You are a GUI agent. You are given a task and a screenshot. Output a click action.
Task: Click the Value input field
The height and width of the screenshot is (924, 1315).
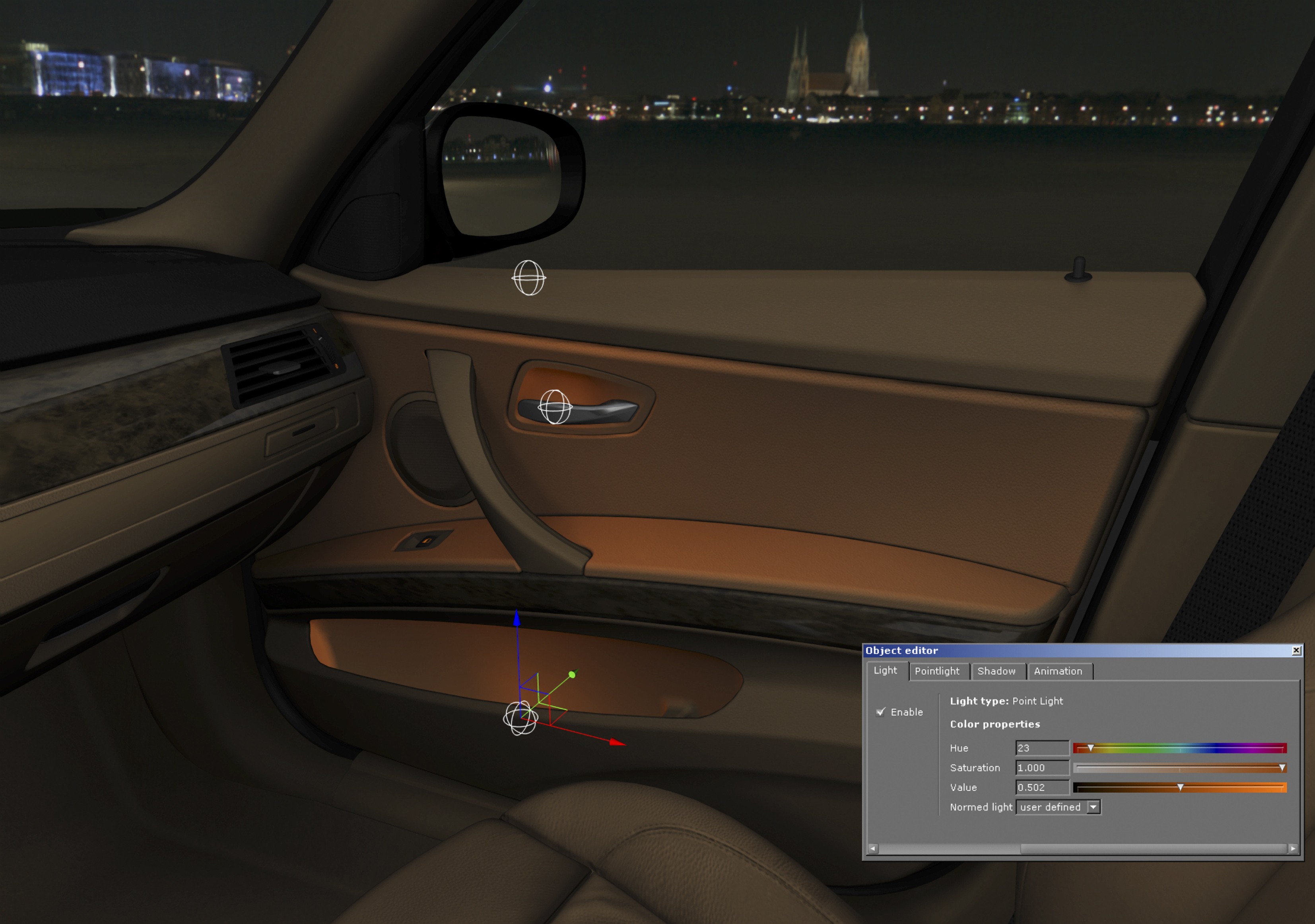[1041, 788]
